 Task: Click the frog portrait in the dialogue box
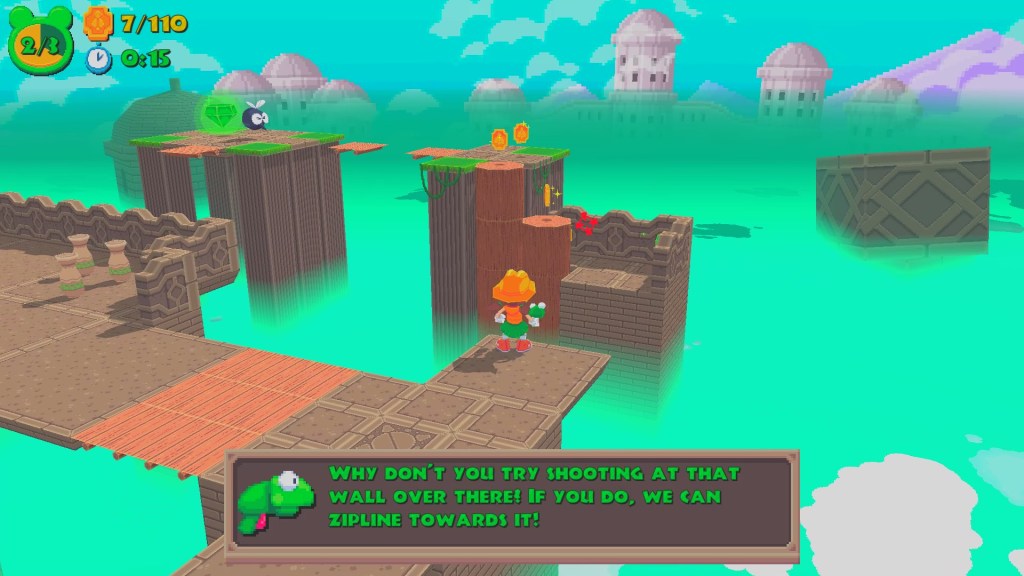(276, 496)
